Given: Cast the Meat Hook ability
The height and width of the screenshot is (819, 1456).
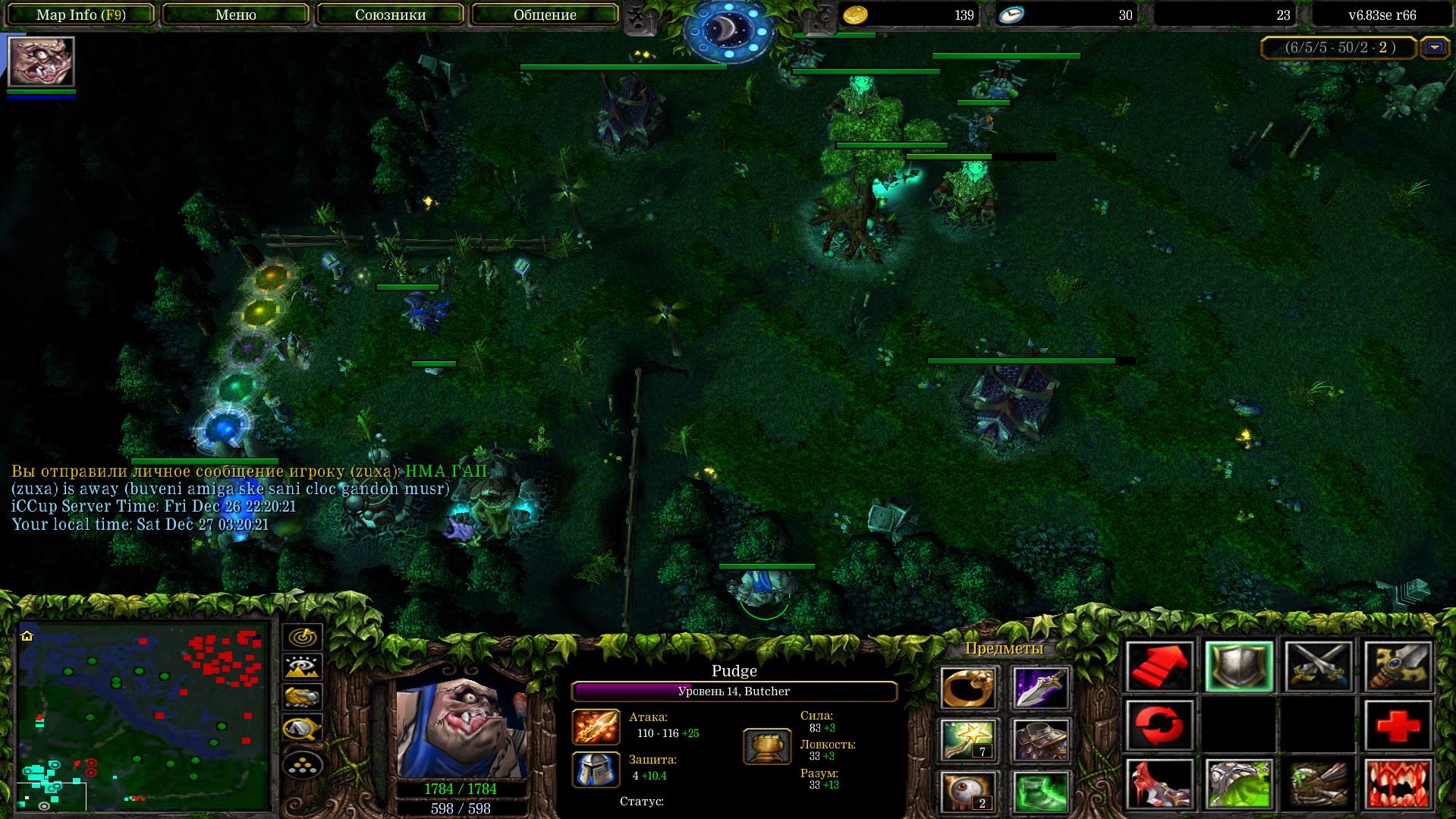Looking at the screenshot, I should coord(1159,784).
